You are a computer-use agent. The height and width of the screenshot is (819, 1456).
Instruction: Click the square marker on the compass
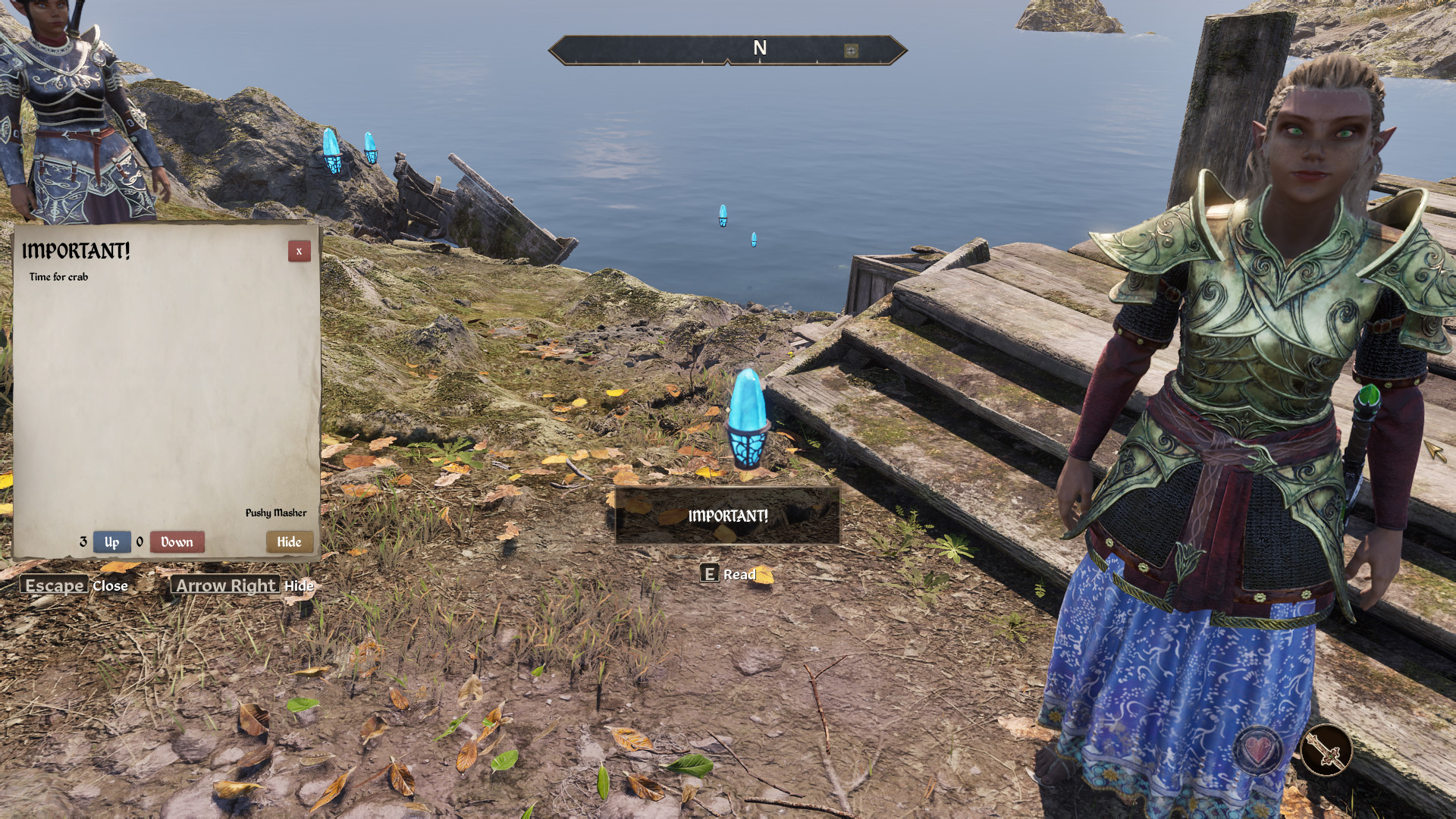851,51
